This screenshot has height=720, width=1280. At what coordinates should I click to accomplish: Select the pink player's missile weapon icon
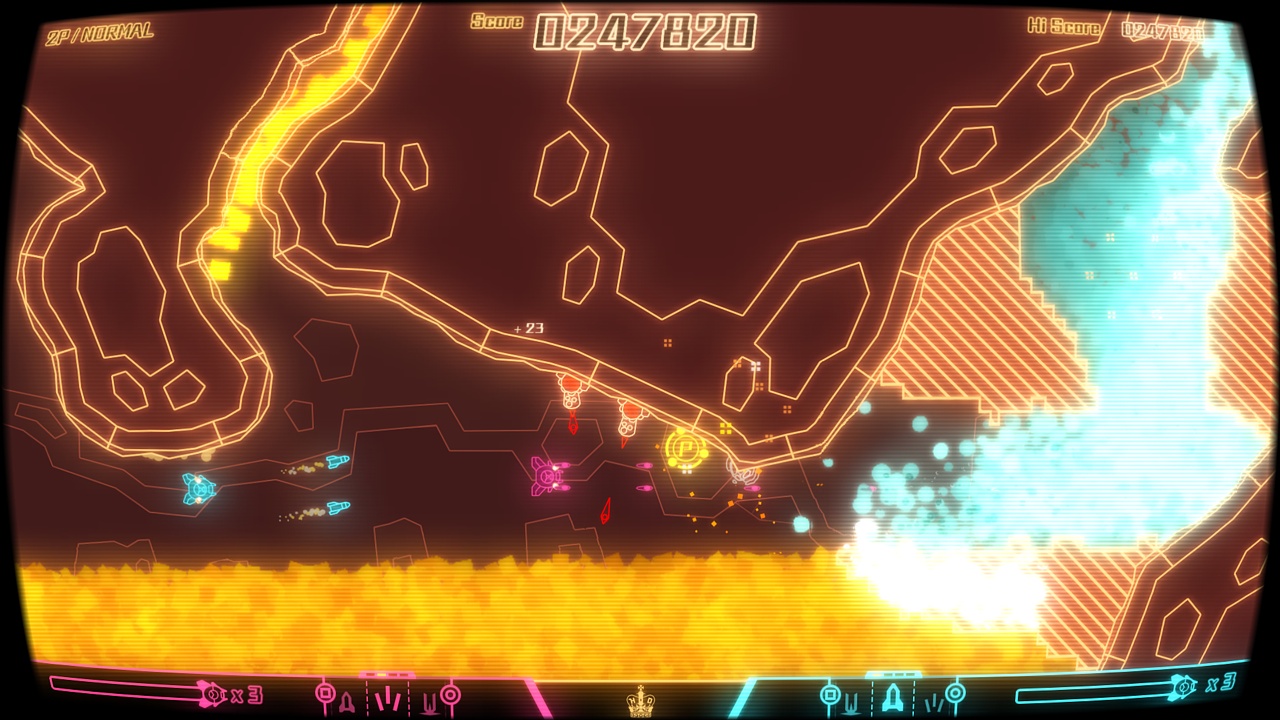348,700
